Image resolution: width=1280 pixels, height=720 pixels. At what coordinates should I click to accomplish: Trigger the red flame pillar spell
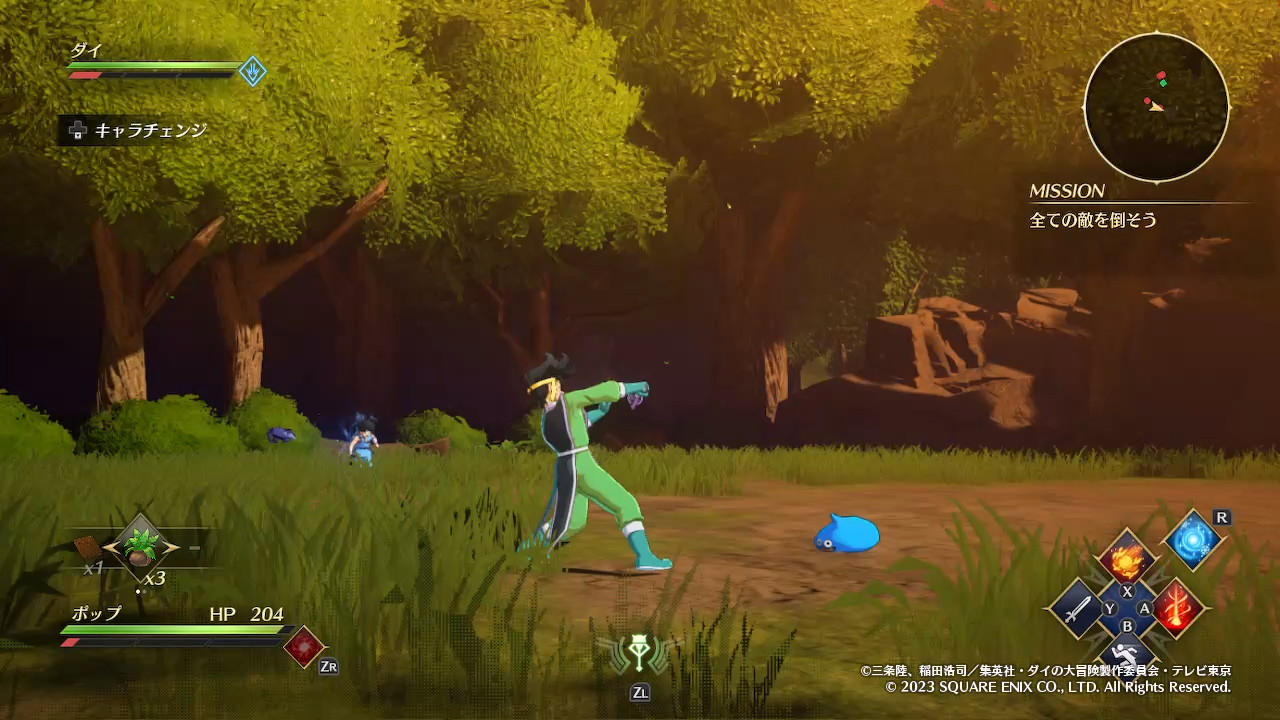[1178, 607]
